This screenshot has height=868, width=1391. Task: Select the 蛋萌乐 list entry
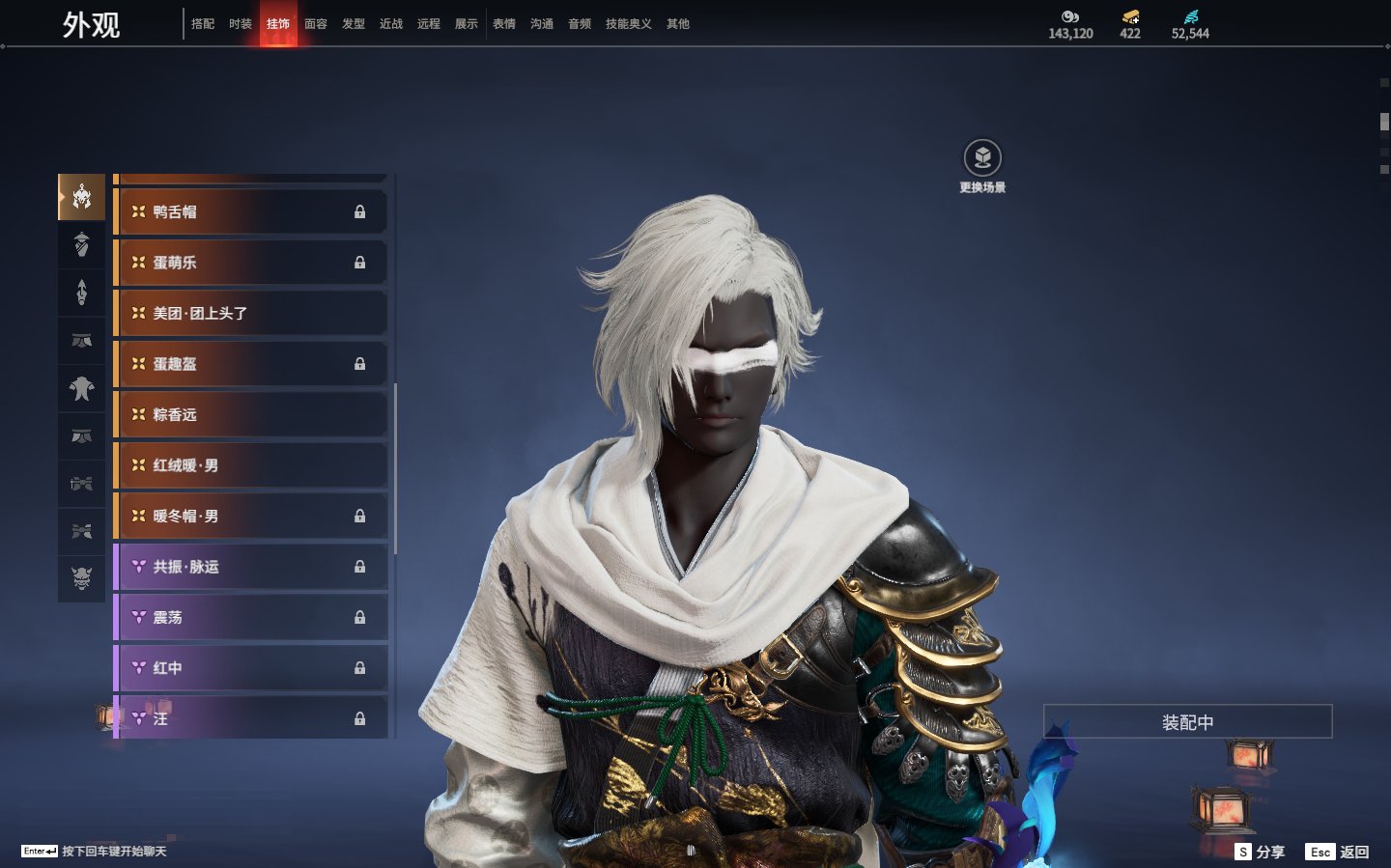click(251, 263)
